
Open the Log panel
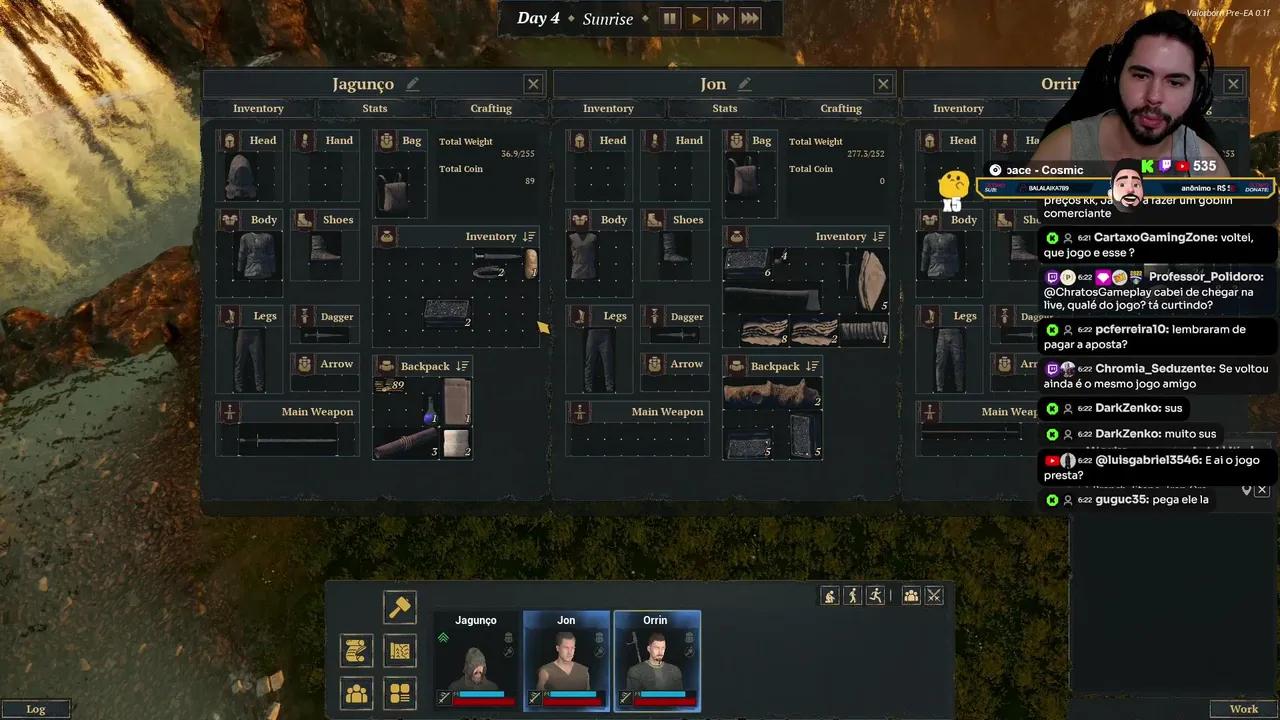(36, 709)
